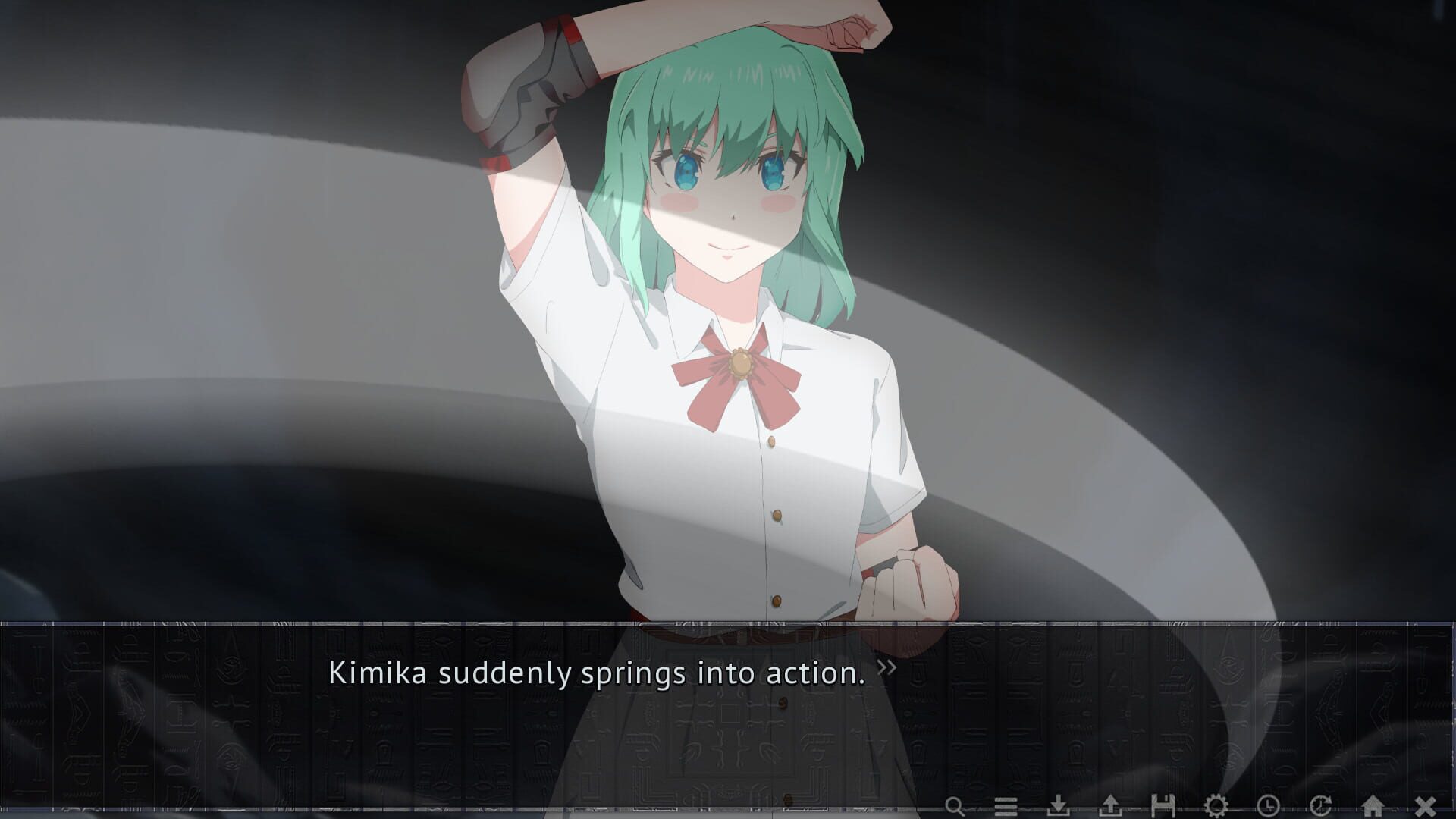Select the magnifying glass icon
Screen dimensions: 1456x819
954,805
